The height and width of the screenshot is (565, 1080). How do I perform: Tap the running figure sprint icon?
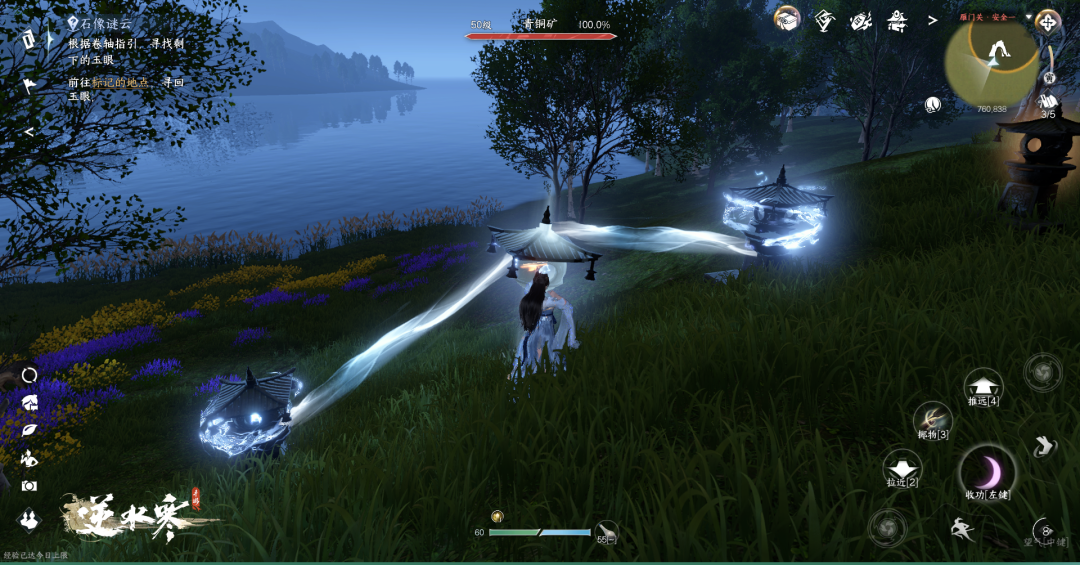tap(962, 530)
